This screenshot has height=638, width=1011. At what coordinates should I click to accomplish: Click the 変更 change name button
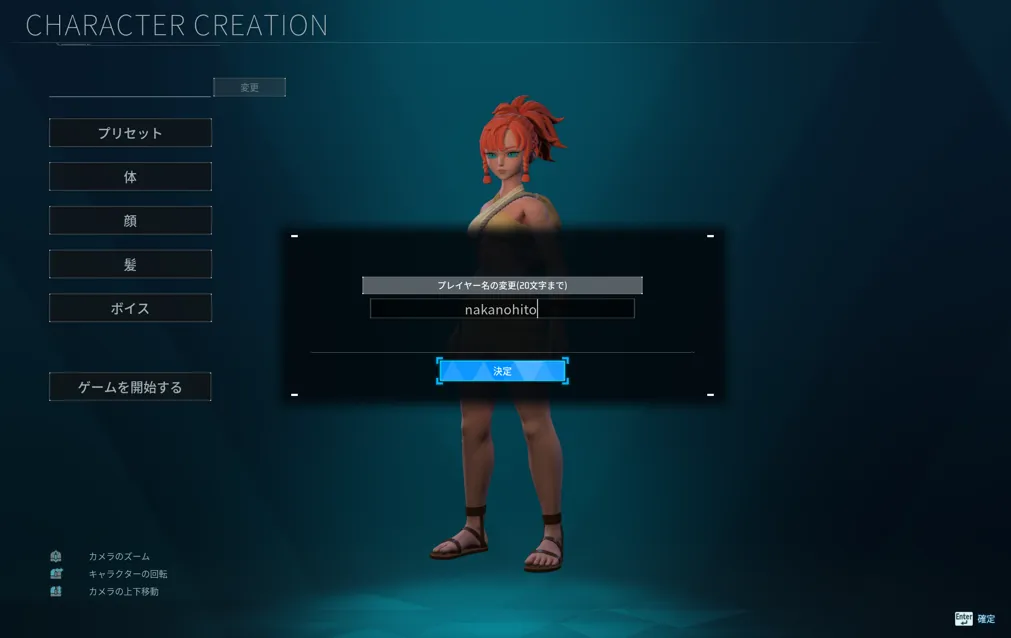(x=249, y=88)
